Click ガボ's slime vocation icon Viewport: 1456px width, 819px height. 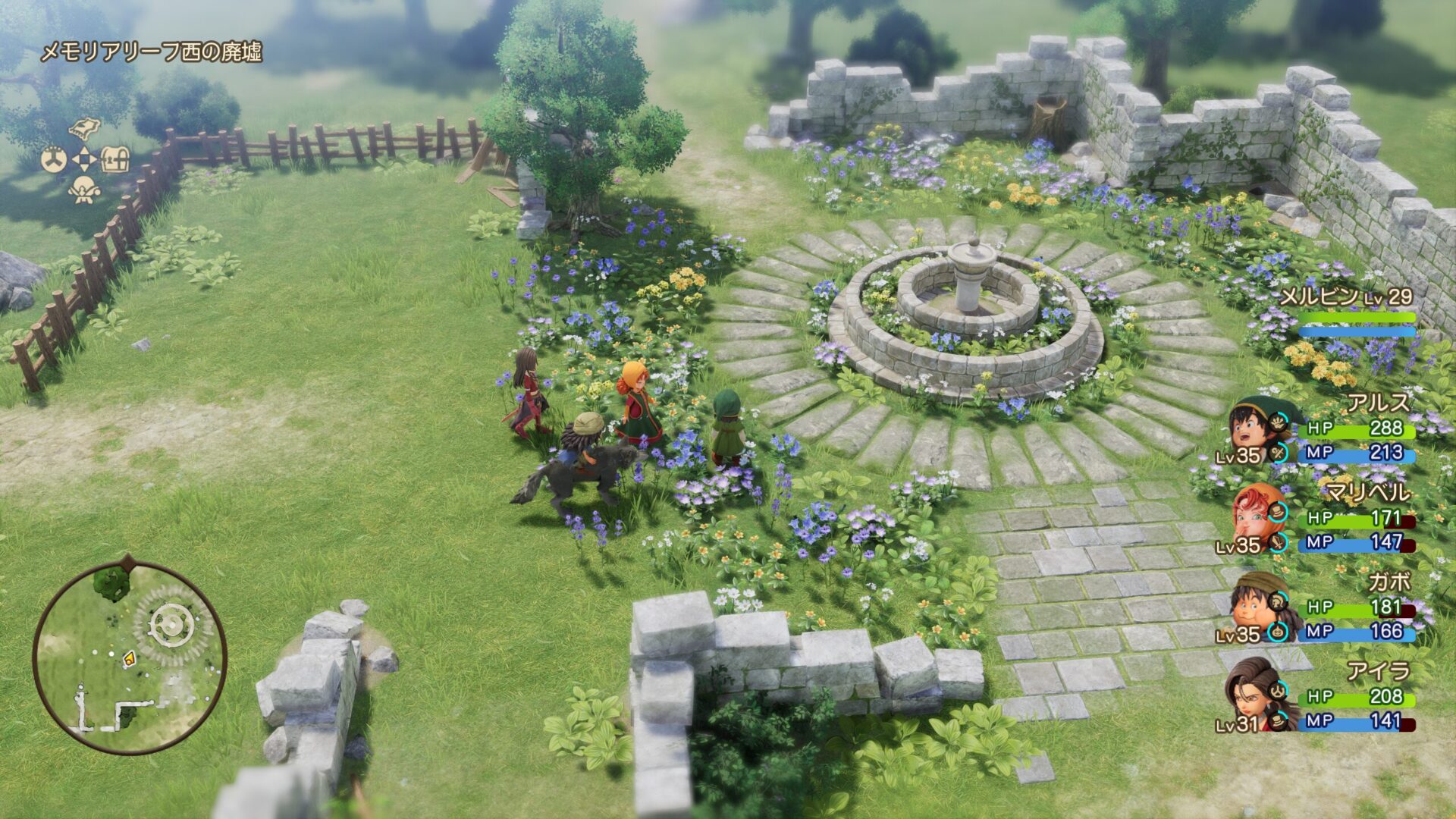pos(1279,631)
